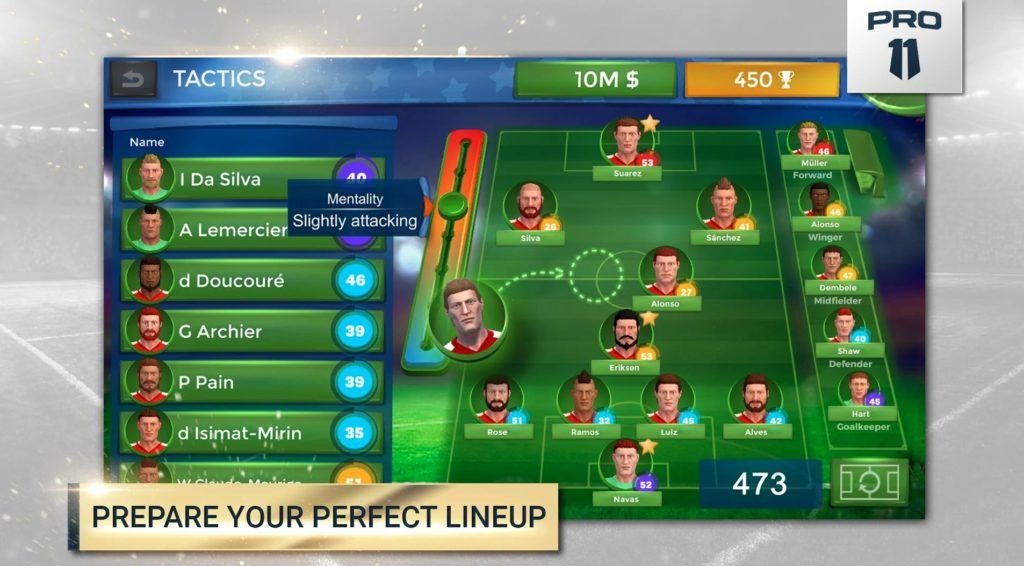This screenshot has width=1024, height=566.
Task: Choose defender Ramos in the back line
Action: (x=584, y=400)
